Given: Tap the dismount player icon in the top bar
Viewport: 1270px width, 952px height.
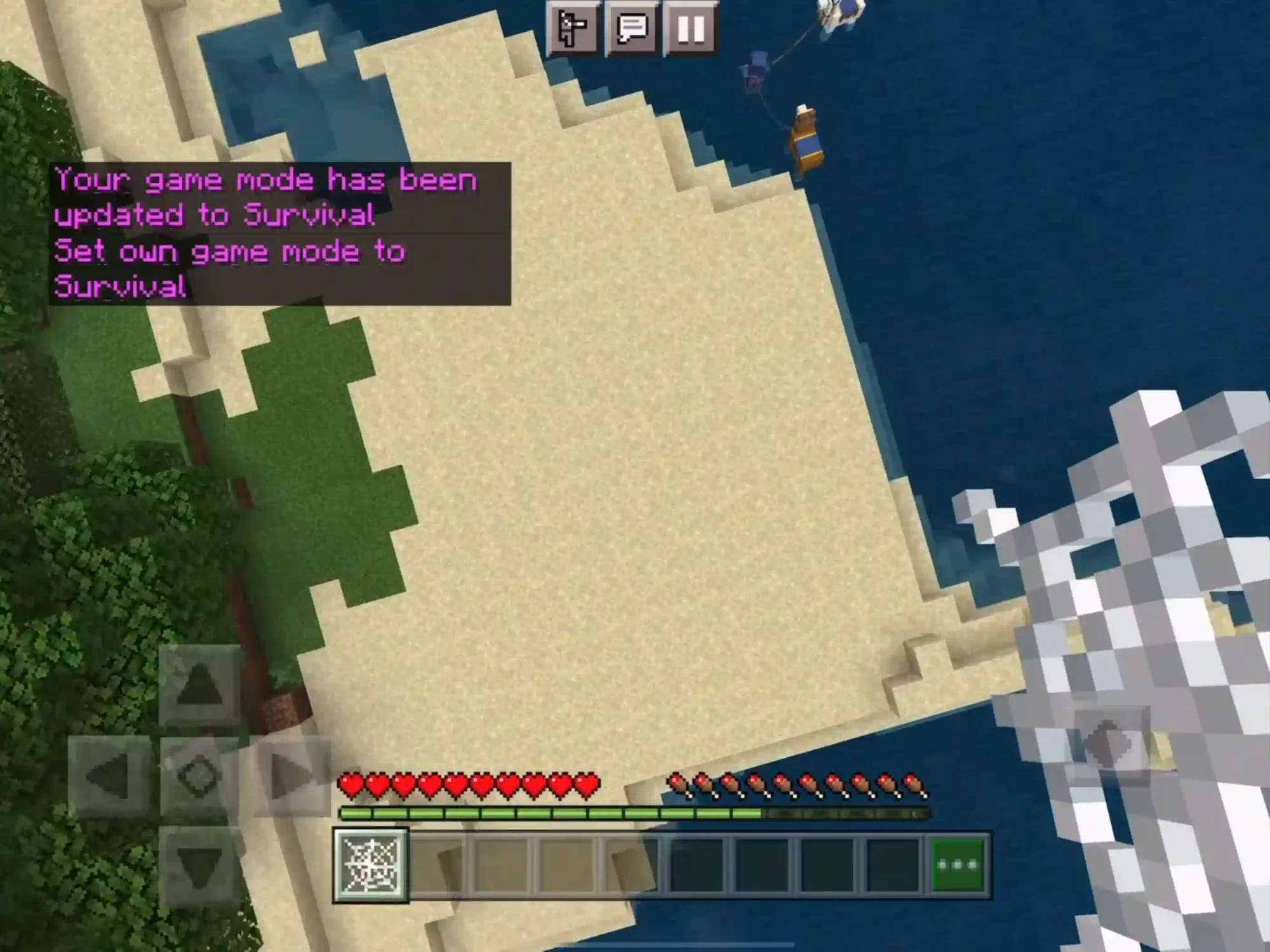Looking at the screenshot, I should pos(575,29).
